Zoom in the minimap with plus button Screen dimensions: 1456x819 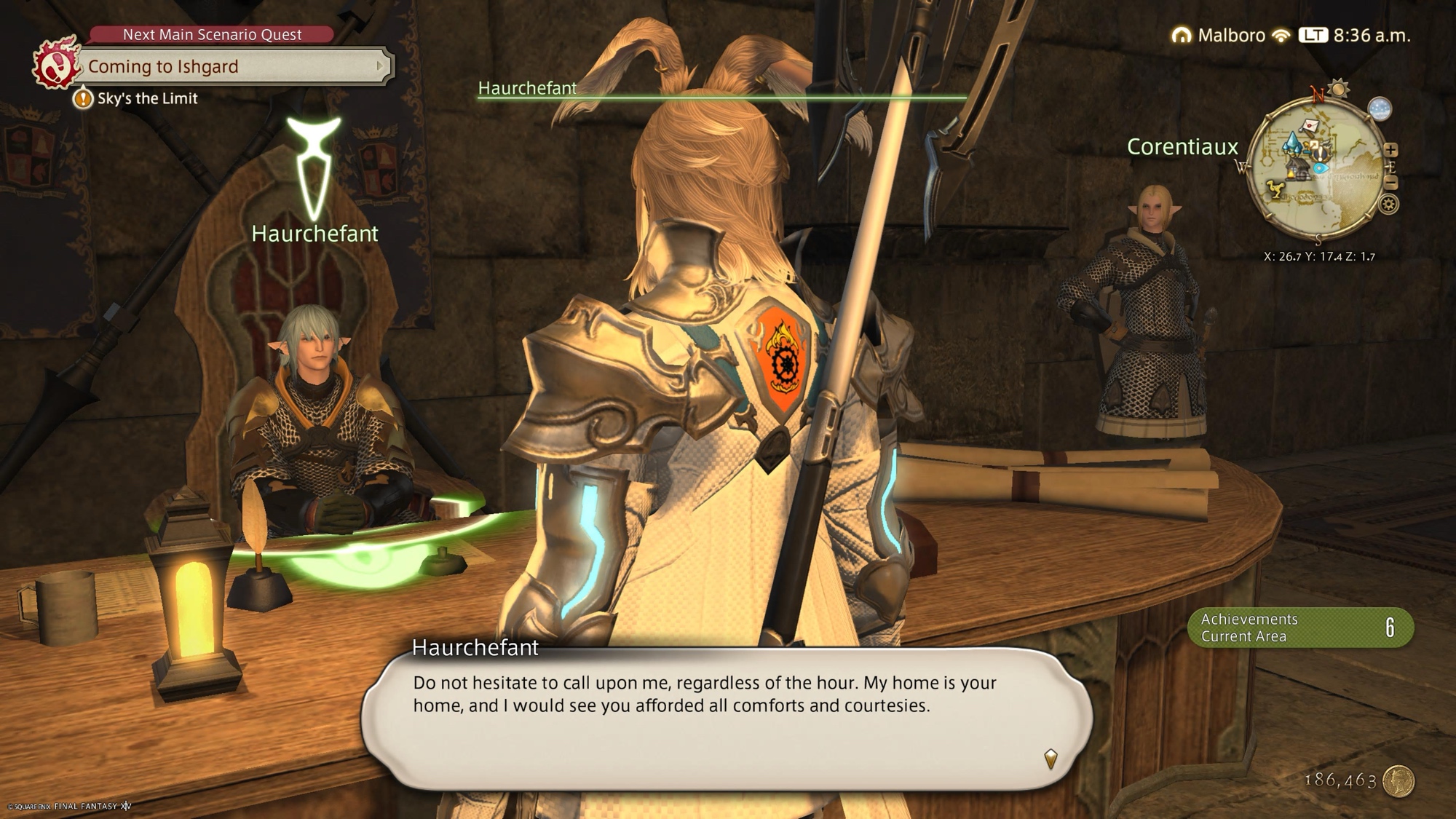[1390, 150]
